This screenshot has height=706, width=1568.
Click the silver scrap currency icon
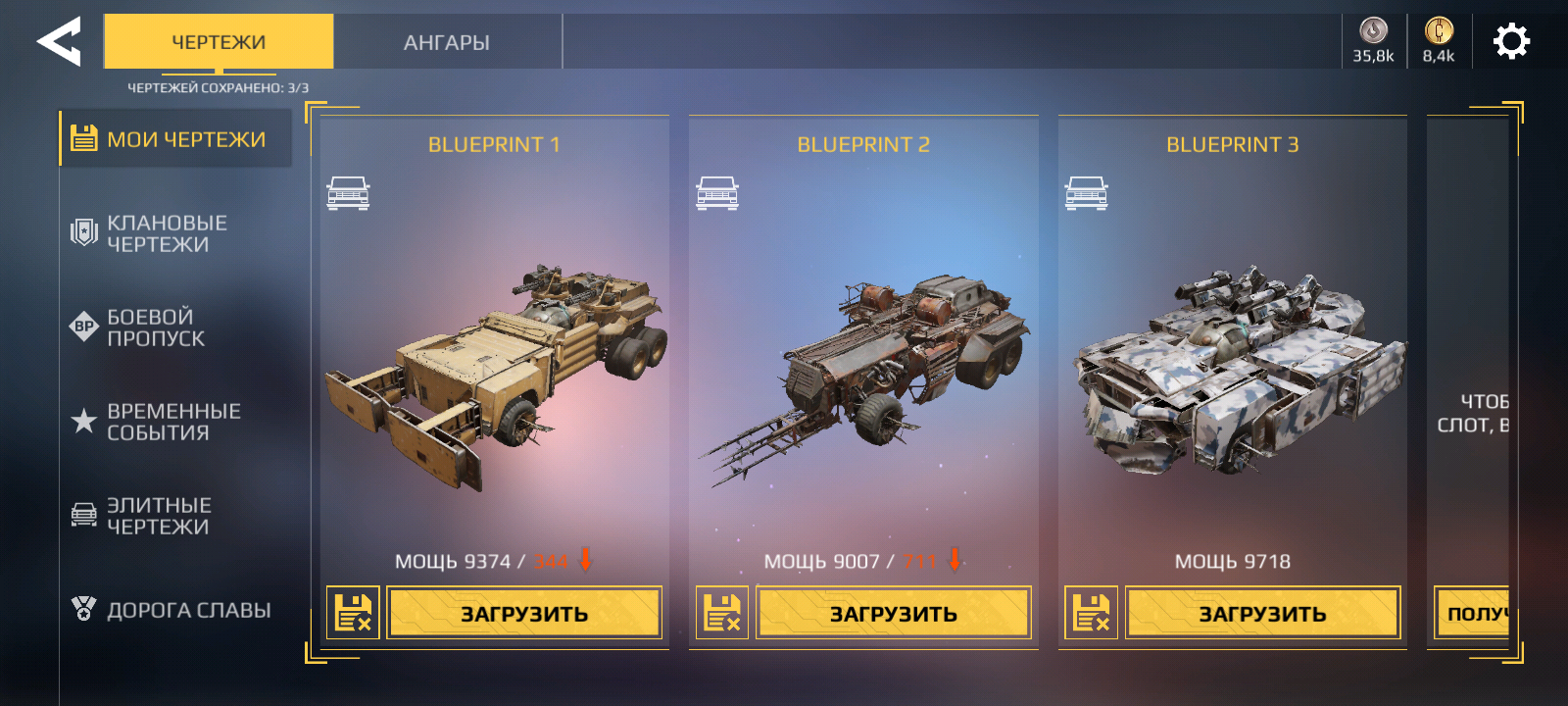tap(1373, 31)
